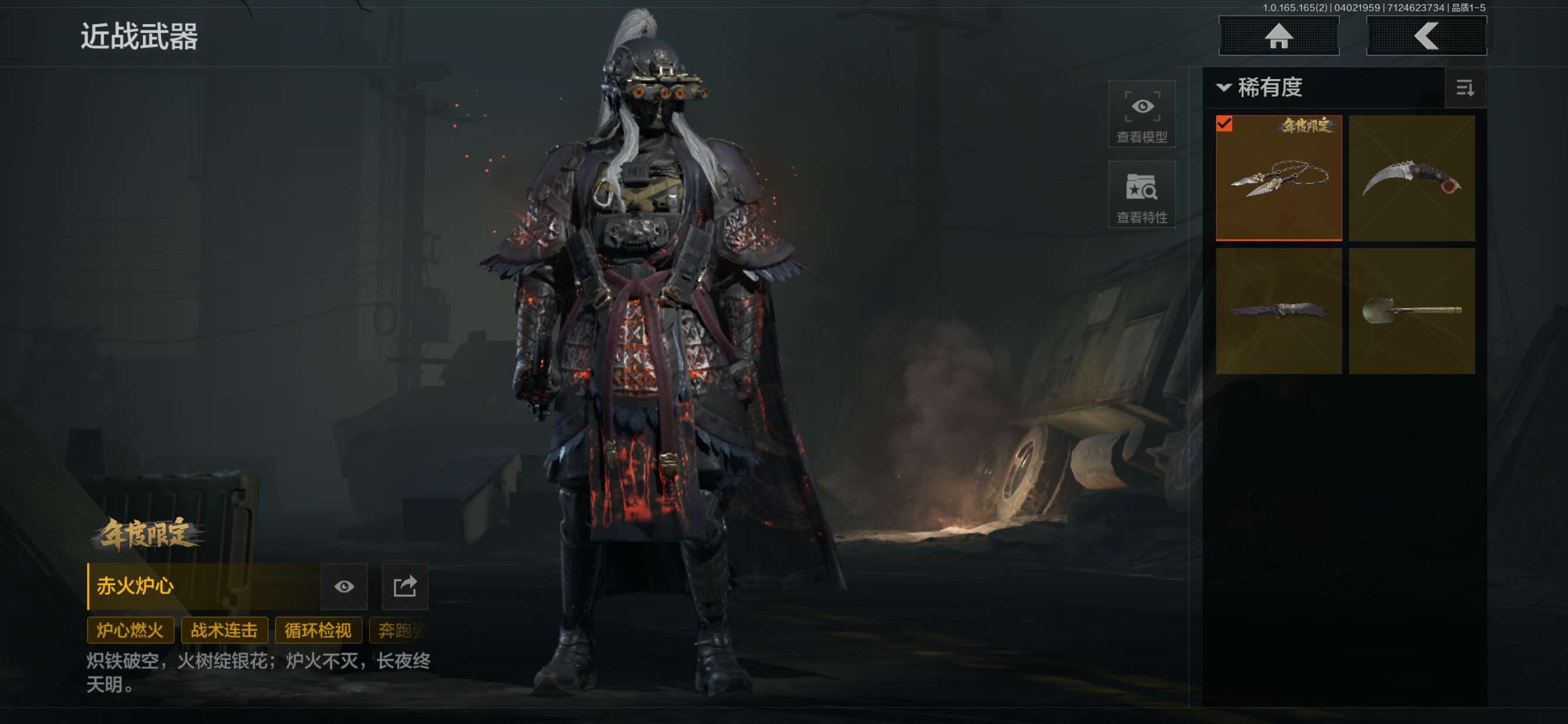Open 查看模型 model view
The image size is (1568, 724).
[1141, 114]
